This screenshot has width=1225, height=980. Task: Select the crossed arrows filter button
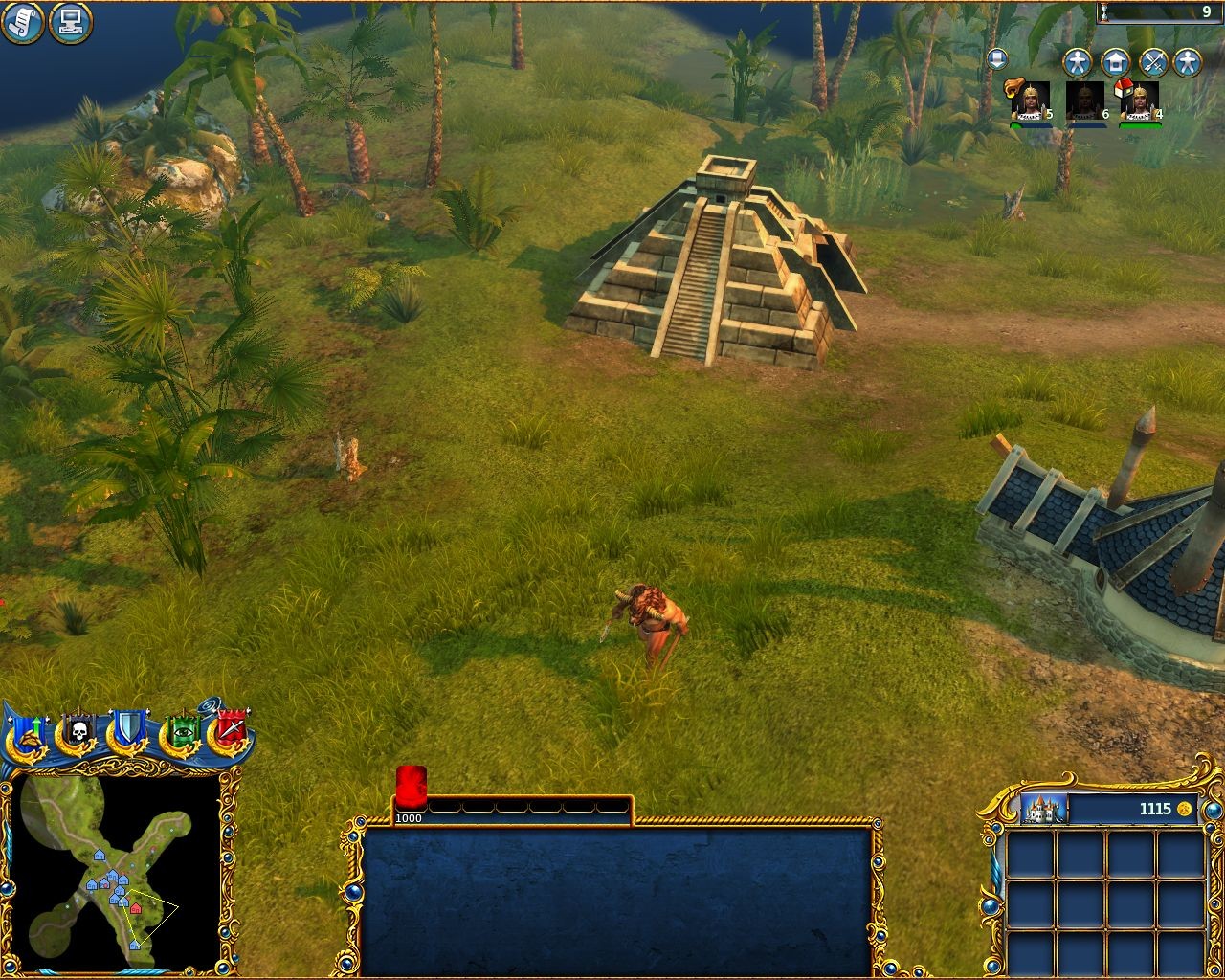click(1153, 63)
